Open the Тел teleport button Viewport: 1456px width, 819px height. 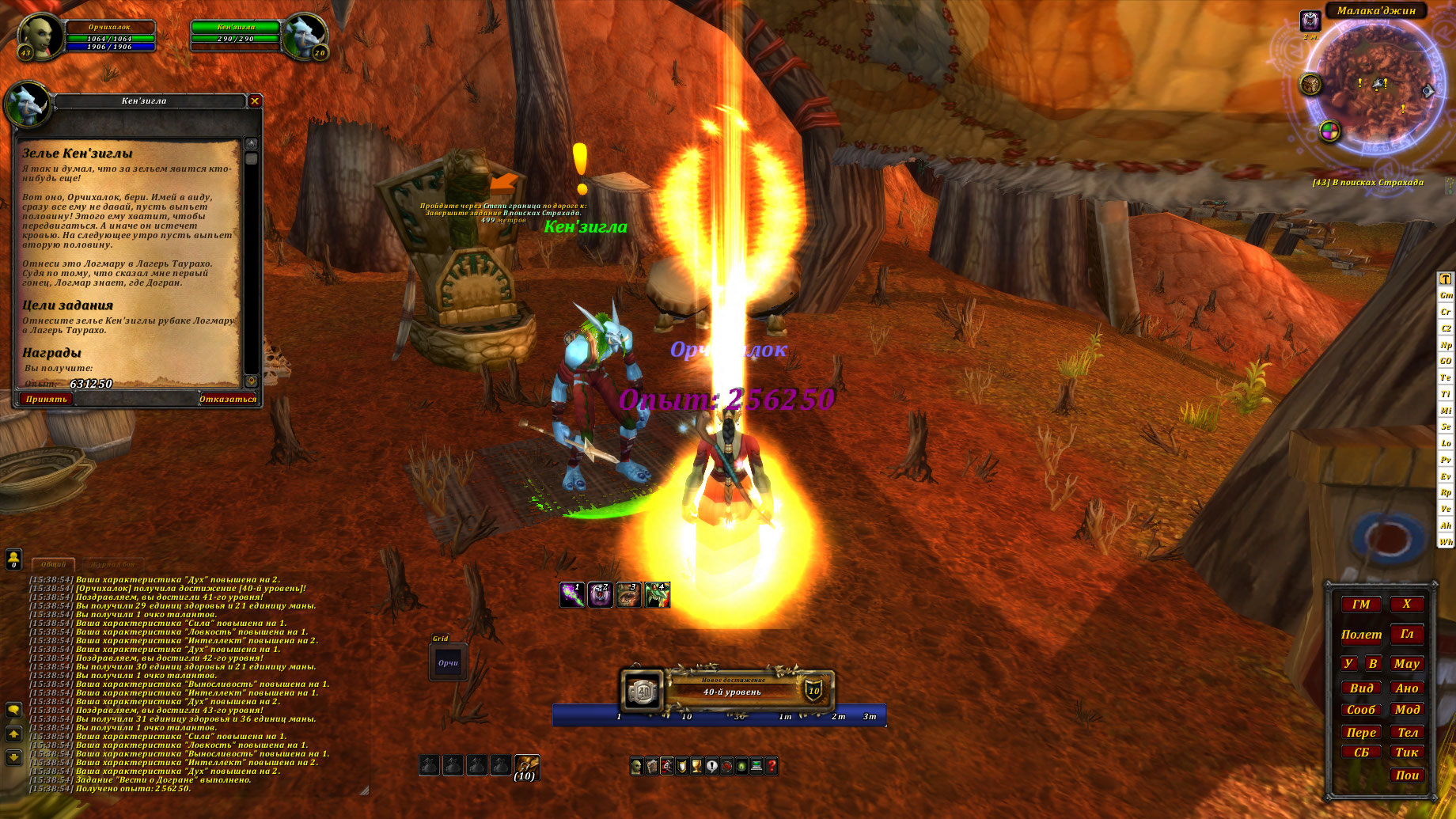tap(1407, 733)
